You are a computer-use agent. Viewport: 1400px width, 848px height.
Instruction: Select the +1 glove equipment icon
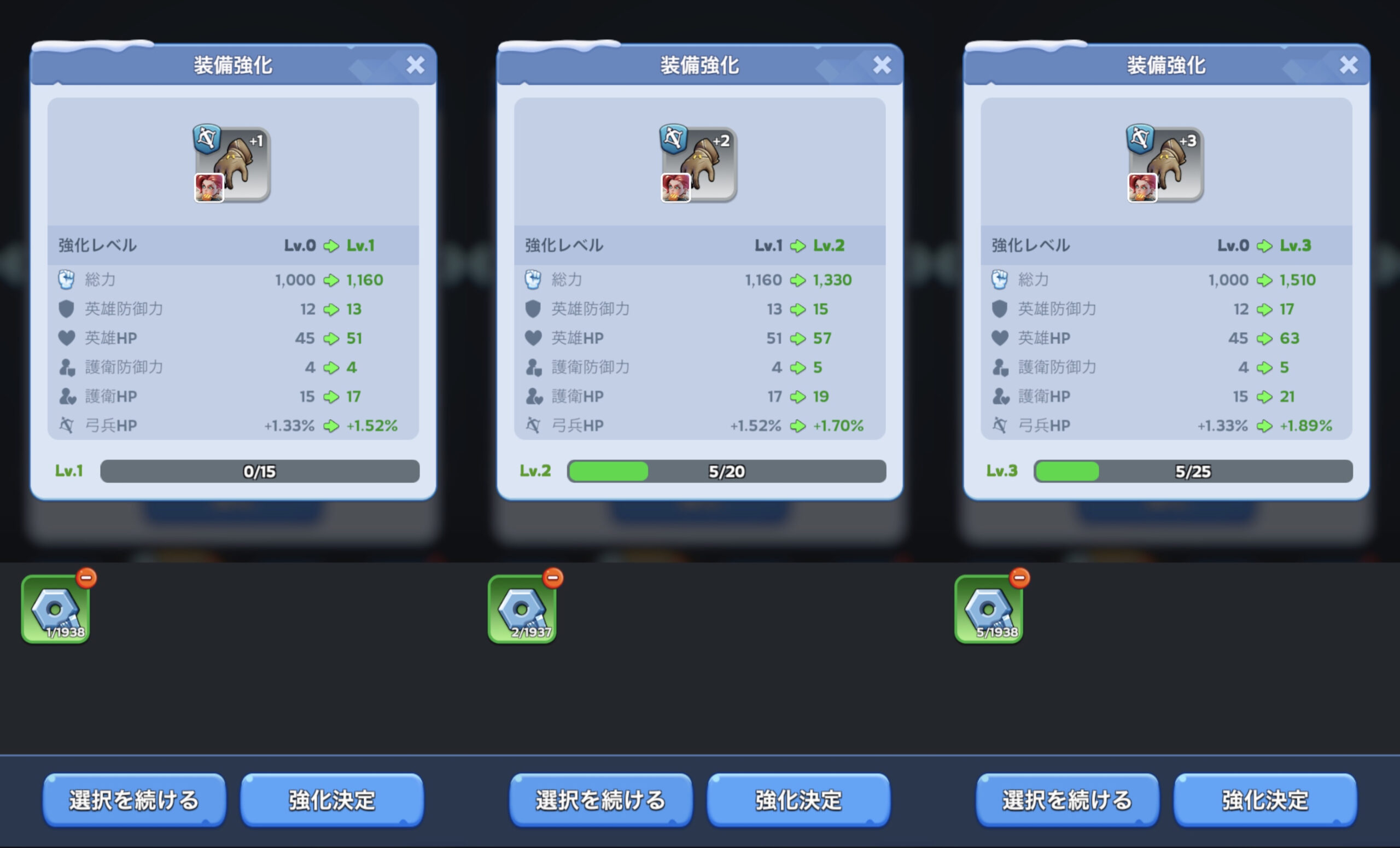tap(233, 164)
